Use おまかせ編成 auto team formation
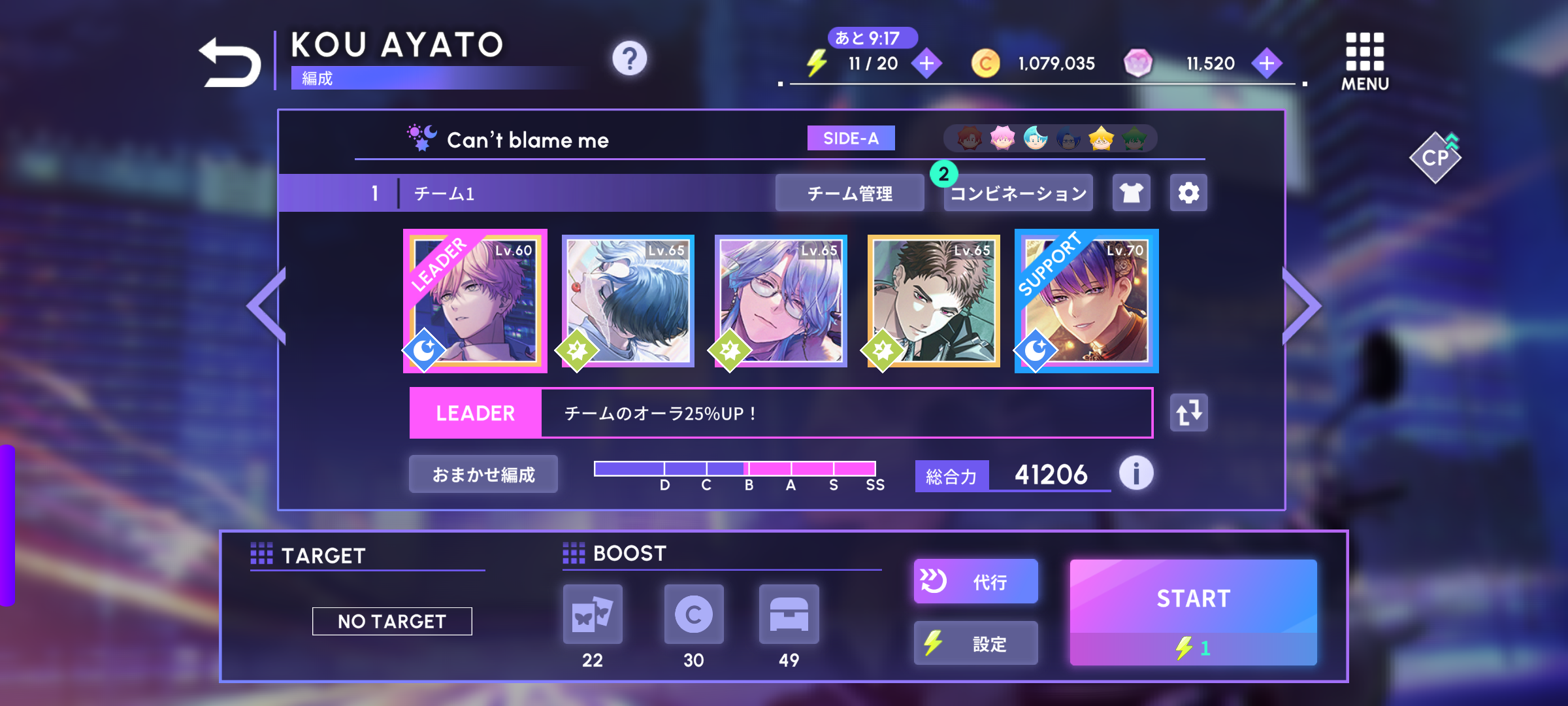Image resolution: width=1568 pixels, height=706 pixels. coord(483,475)
